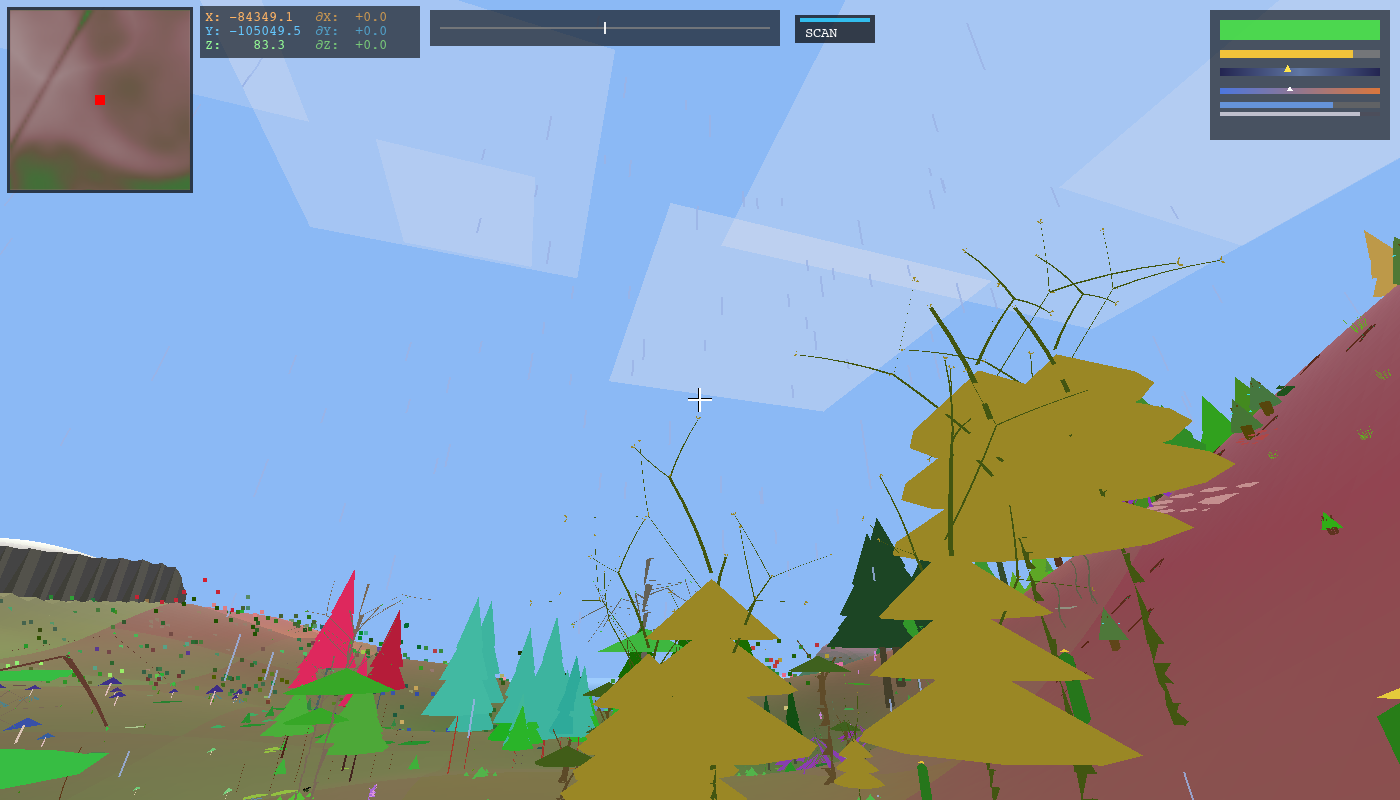Click the yellow triangle marker on the gradient bar
This screenshot has width=1400, height=800.
point(1287,69)
